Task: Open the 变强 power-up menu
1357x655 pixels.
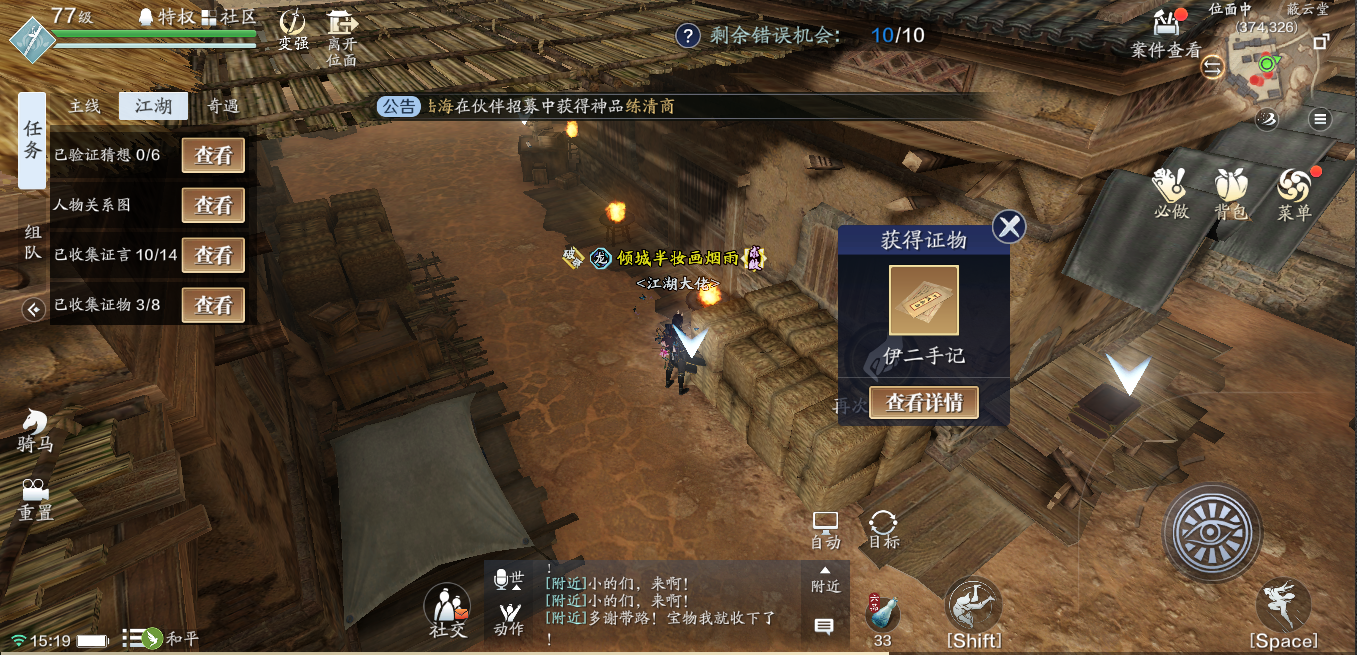Action: point(293,30)
